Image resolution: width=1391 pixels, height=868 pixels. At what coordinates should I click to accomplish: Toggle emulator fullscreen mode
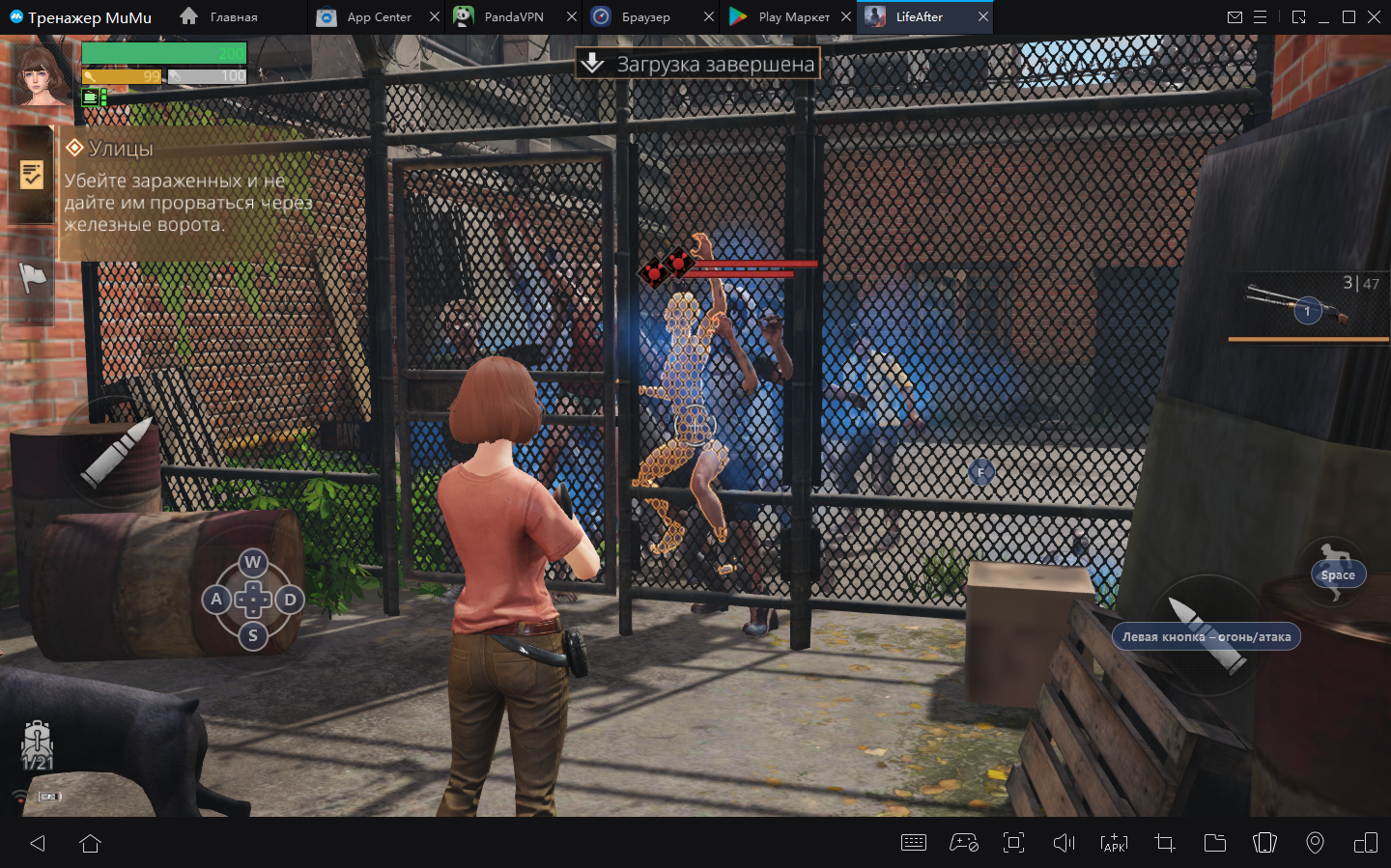coord(1013,843)
